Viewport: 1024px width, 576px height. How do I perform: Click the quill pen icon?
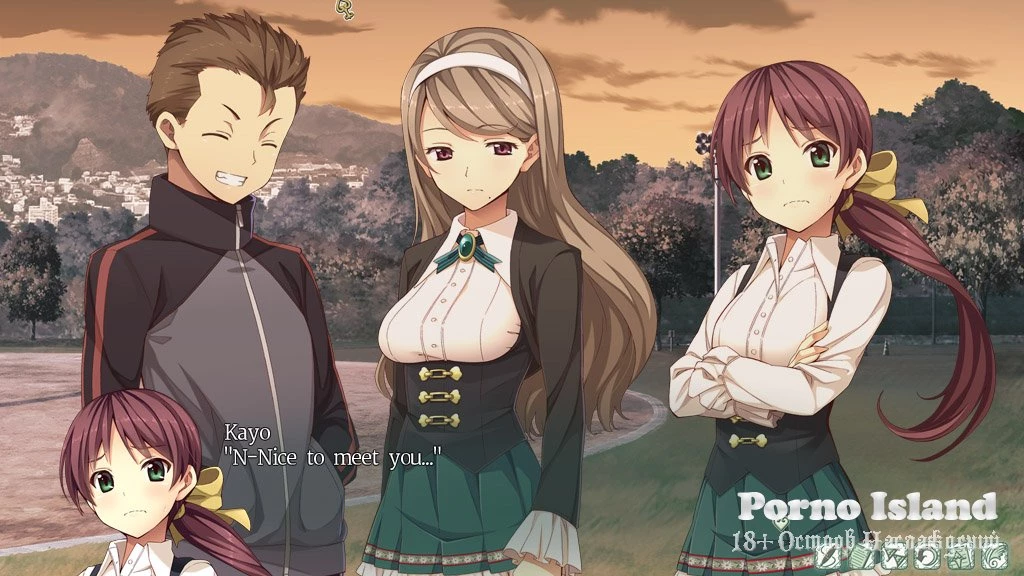[x=827, y=557]
